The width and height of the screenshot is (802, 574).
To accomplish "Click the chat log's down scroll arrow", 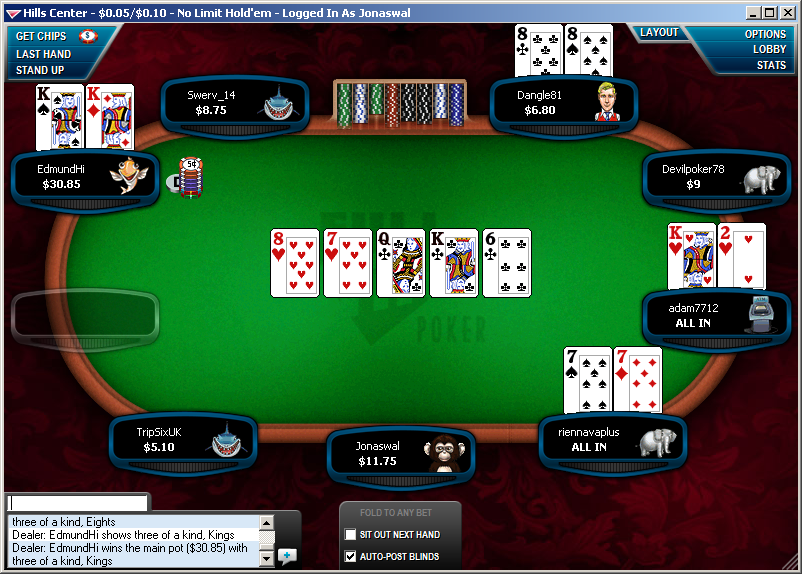I will point(266,562).
